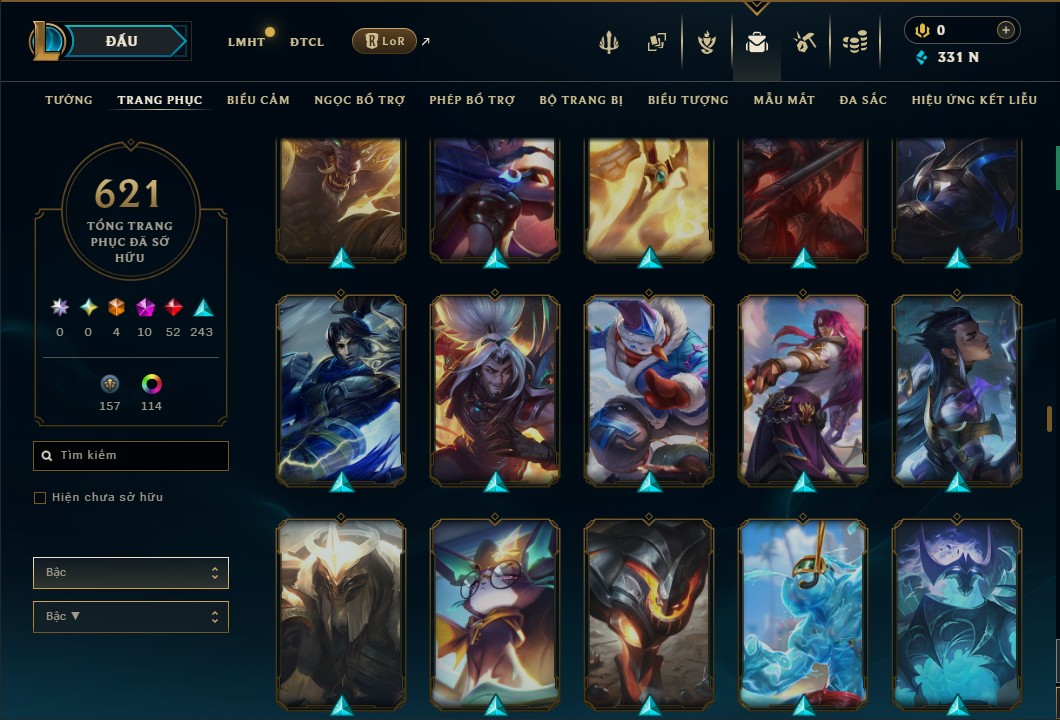Switch to the ĐA SẮC tab
The height and width of the screenshot is (720, 1060).
863,100
